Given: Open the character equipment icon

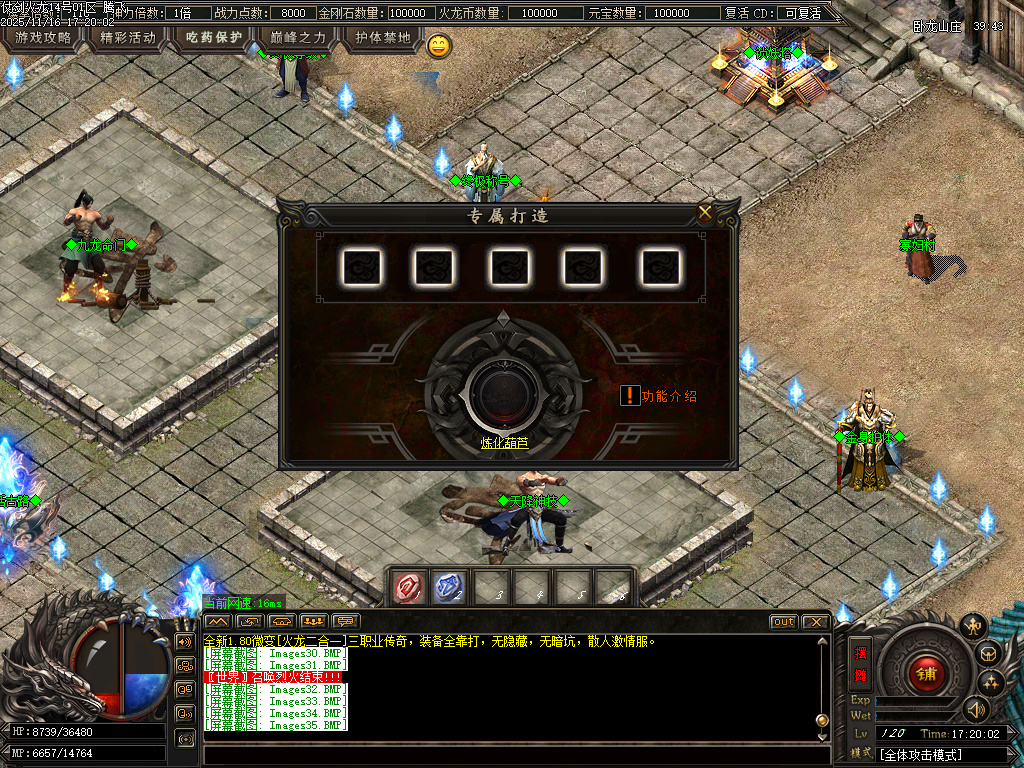Looking at the screenshot, I should [972, 626].
